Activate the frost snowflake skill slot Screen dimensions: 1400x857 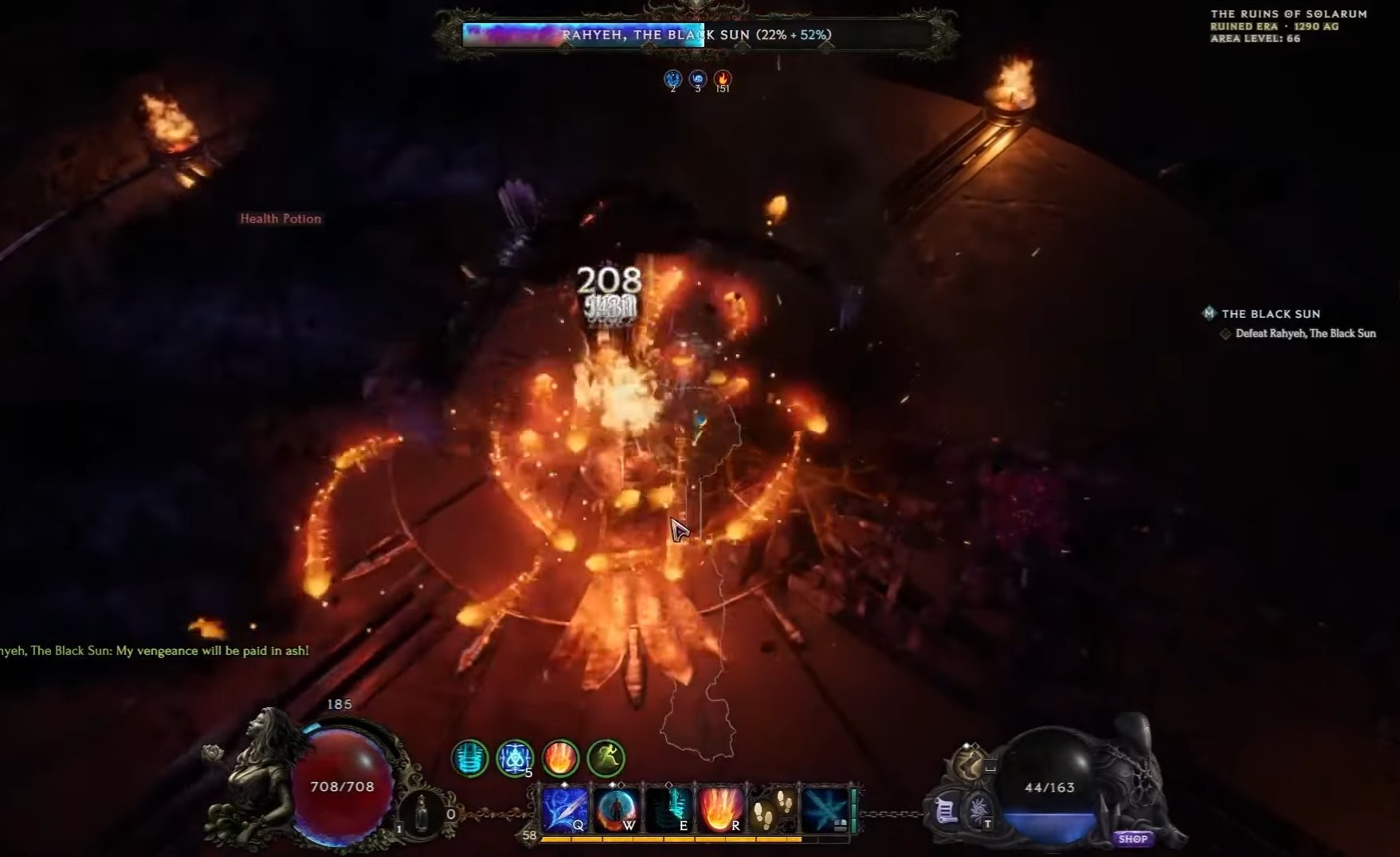[824, 809]
